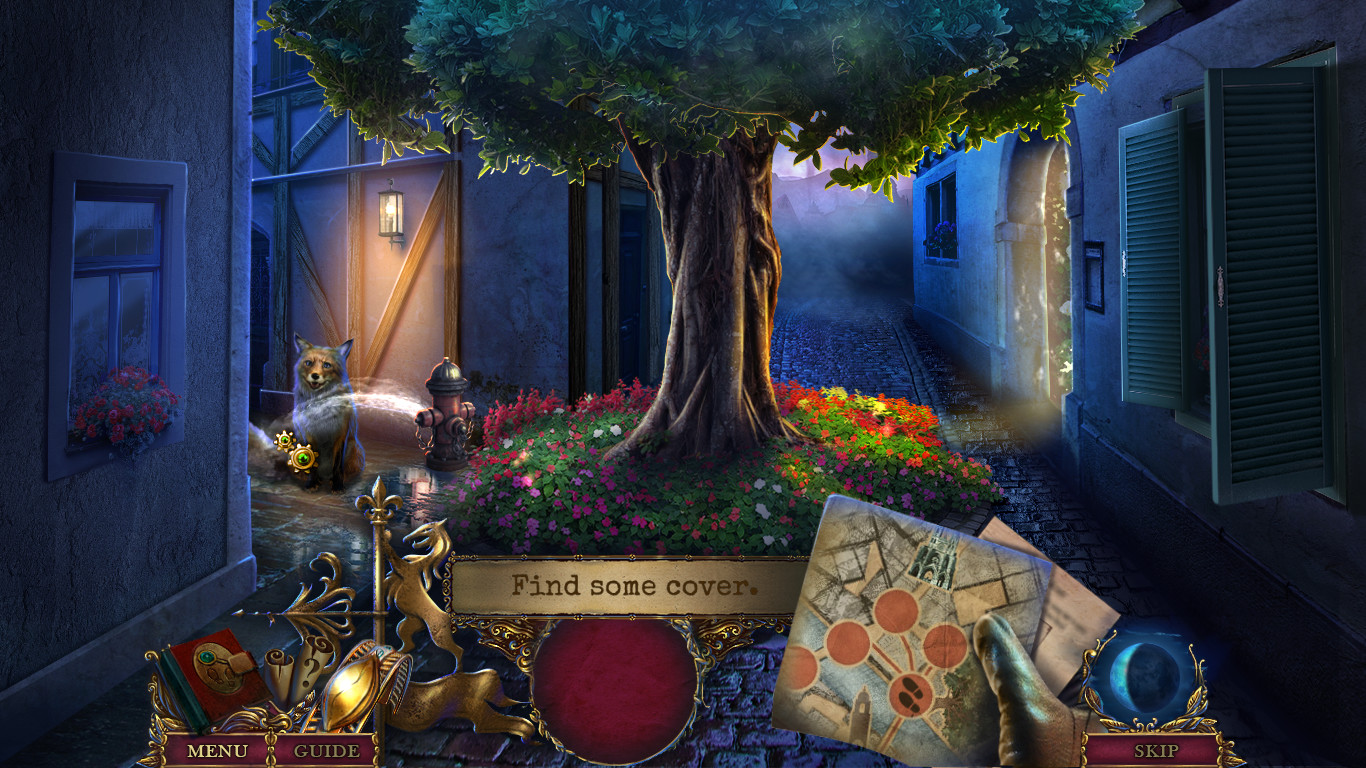Open the strategy GUIDE

coord(325,748)
